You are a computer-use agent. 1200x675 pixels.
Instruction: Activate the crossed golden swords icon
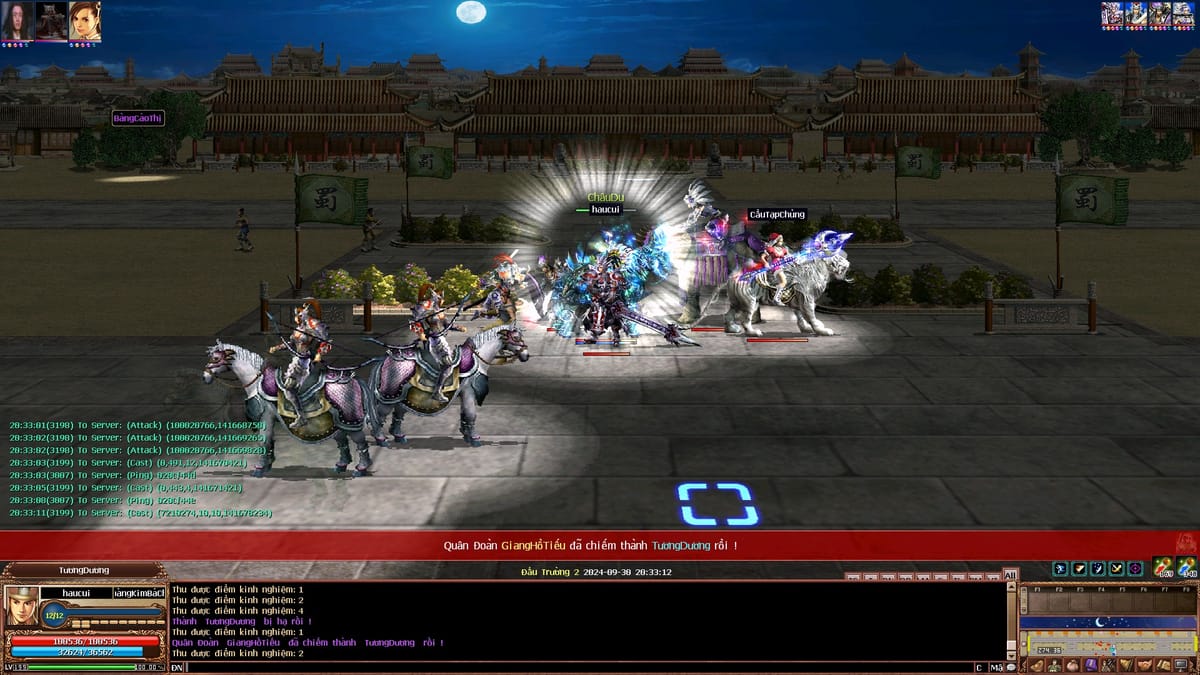(x=1116, y=568)
